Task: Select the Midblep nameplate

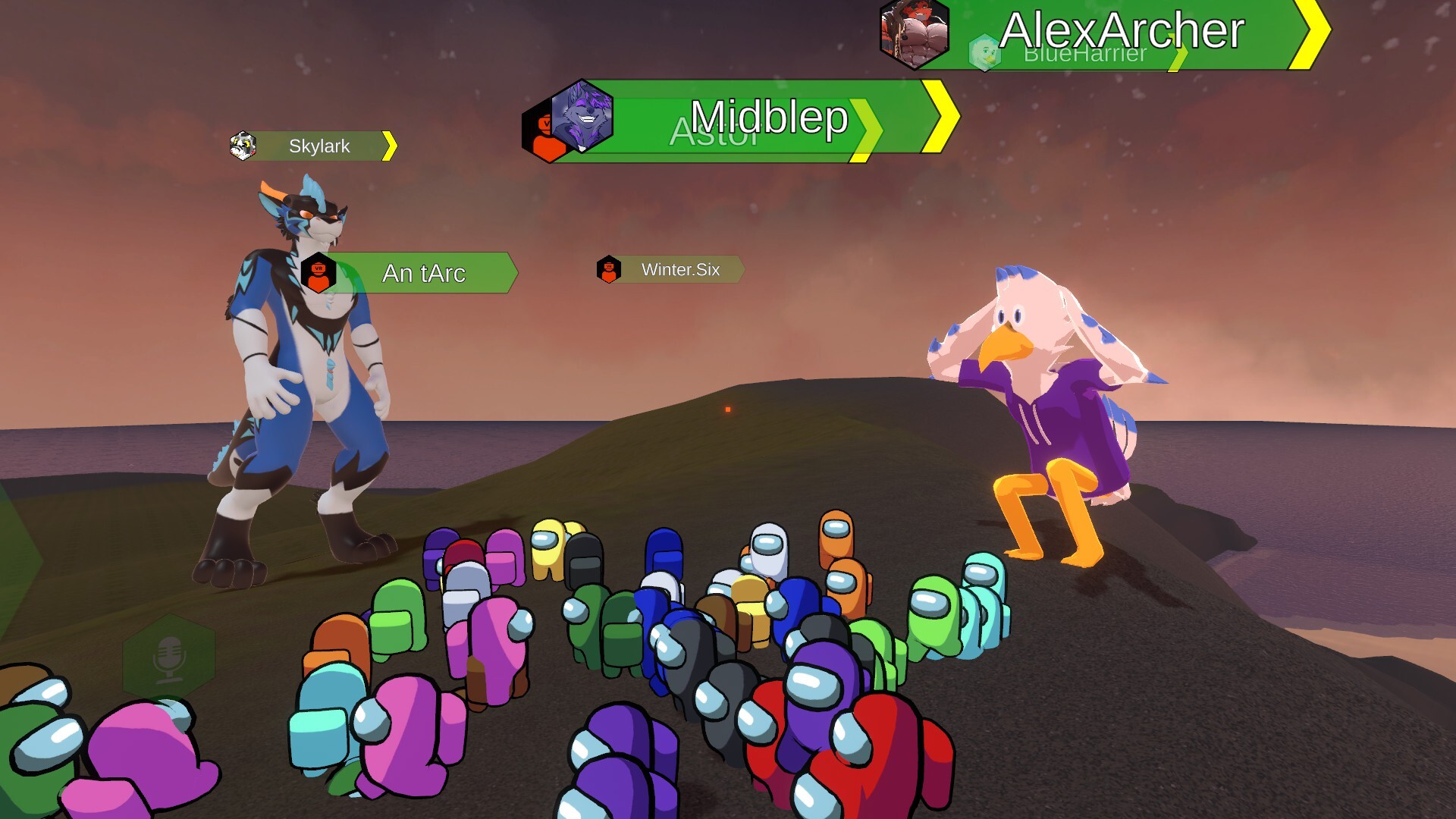Action: [769, 117]
